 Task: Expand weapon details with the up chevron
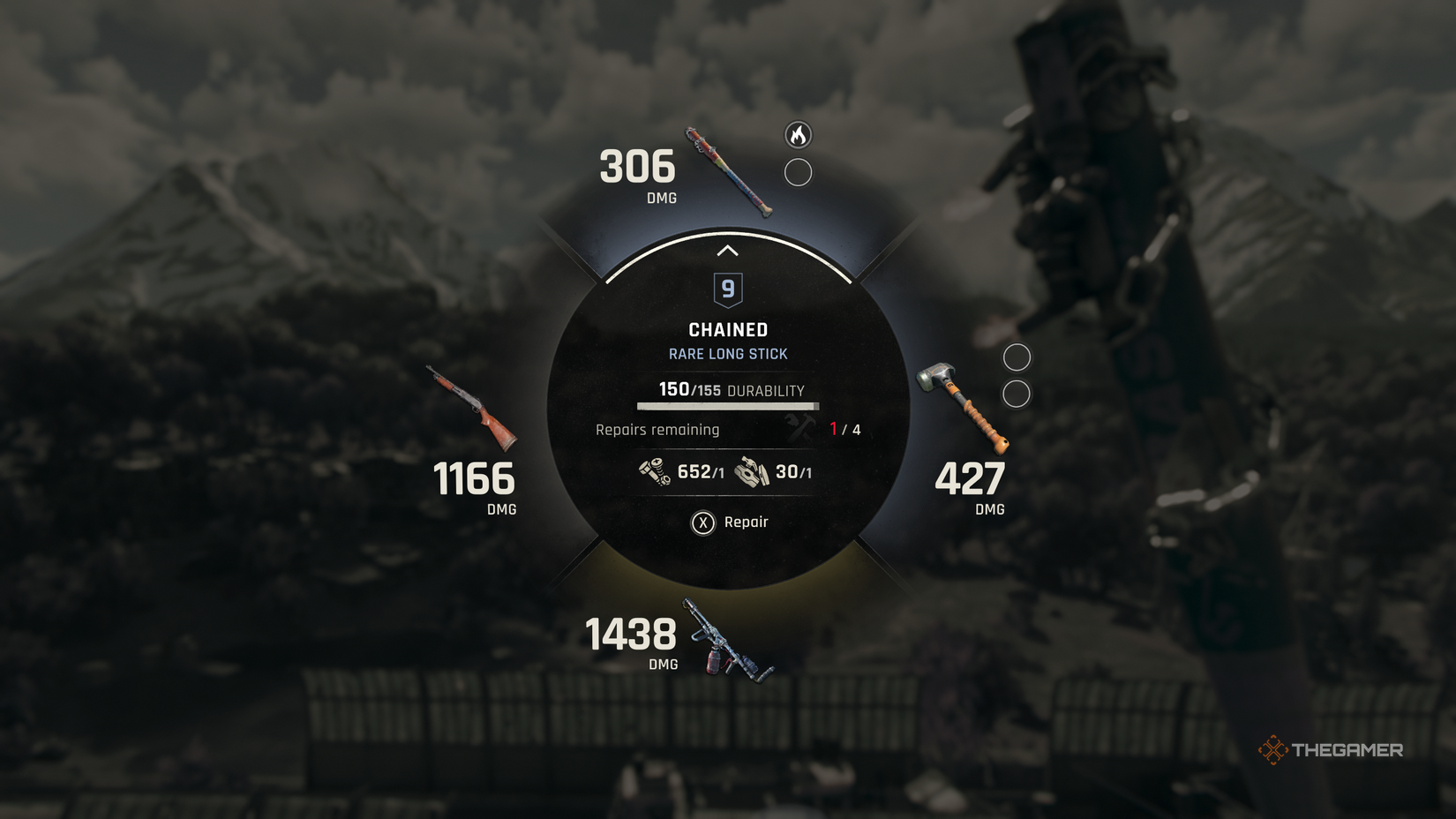pyautogui.click(x=728, y=250)
